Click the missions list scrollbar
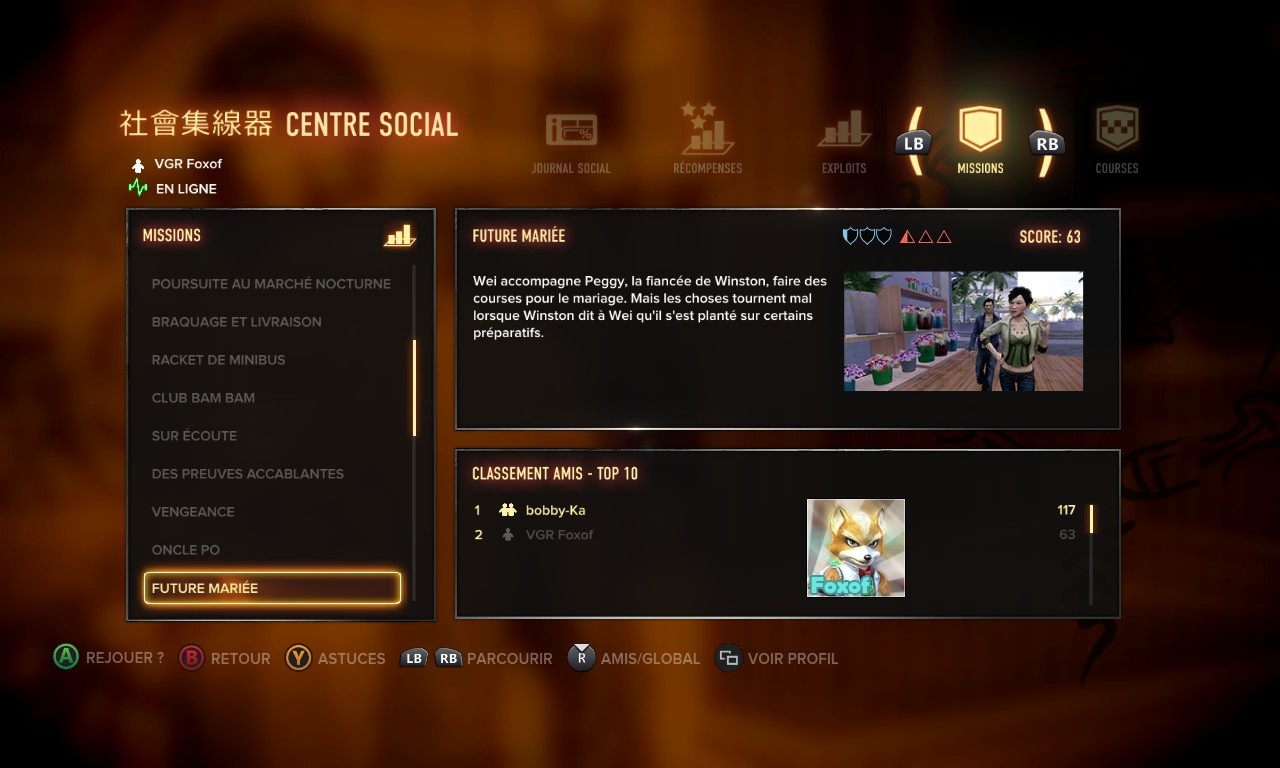 (x=414, y=388)
